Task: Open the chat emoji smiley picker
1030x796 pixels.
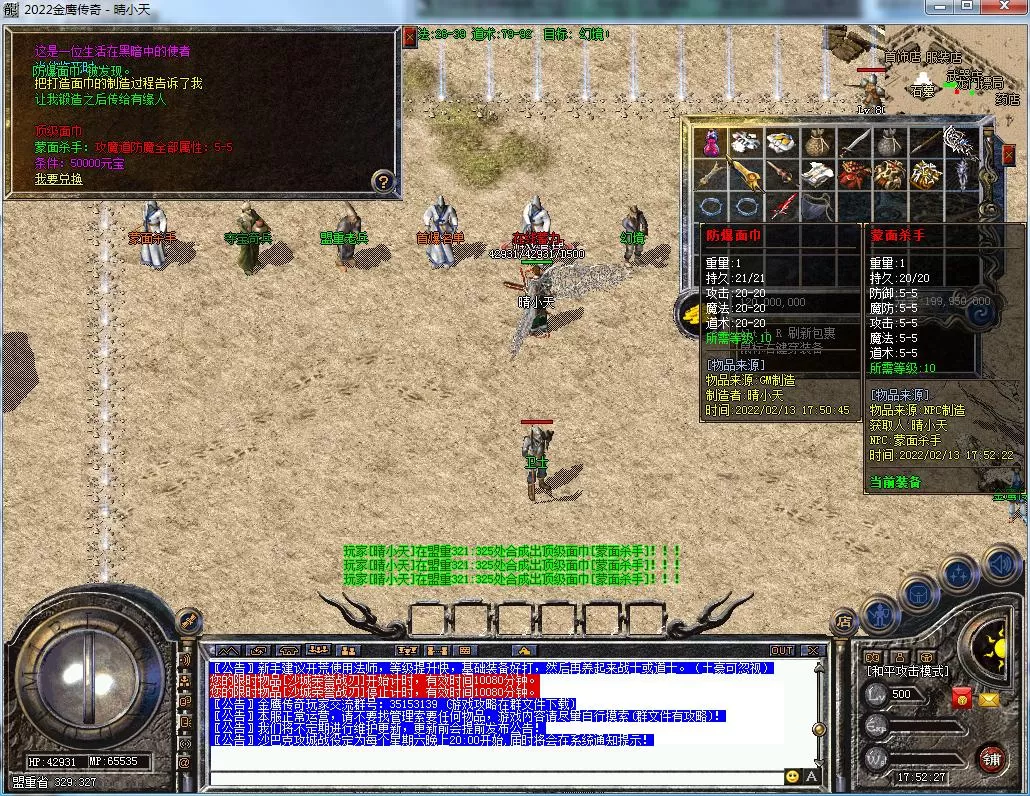Action: pos(792,775)
